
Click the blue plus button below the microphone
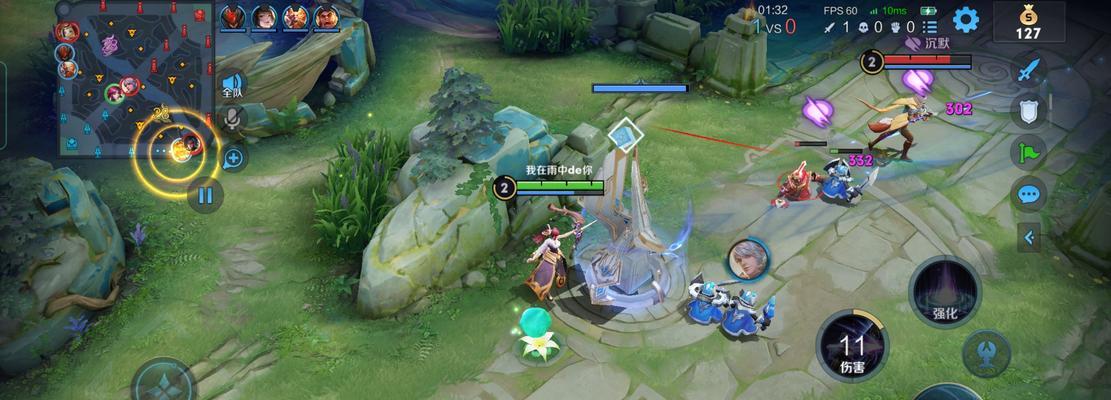[x=233, y=157]
